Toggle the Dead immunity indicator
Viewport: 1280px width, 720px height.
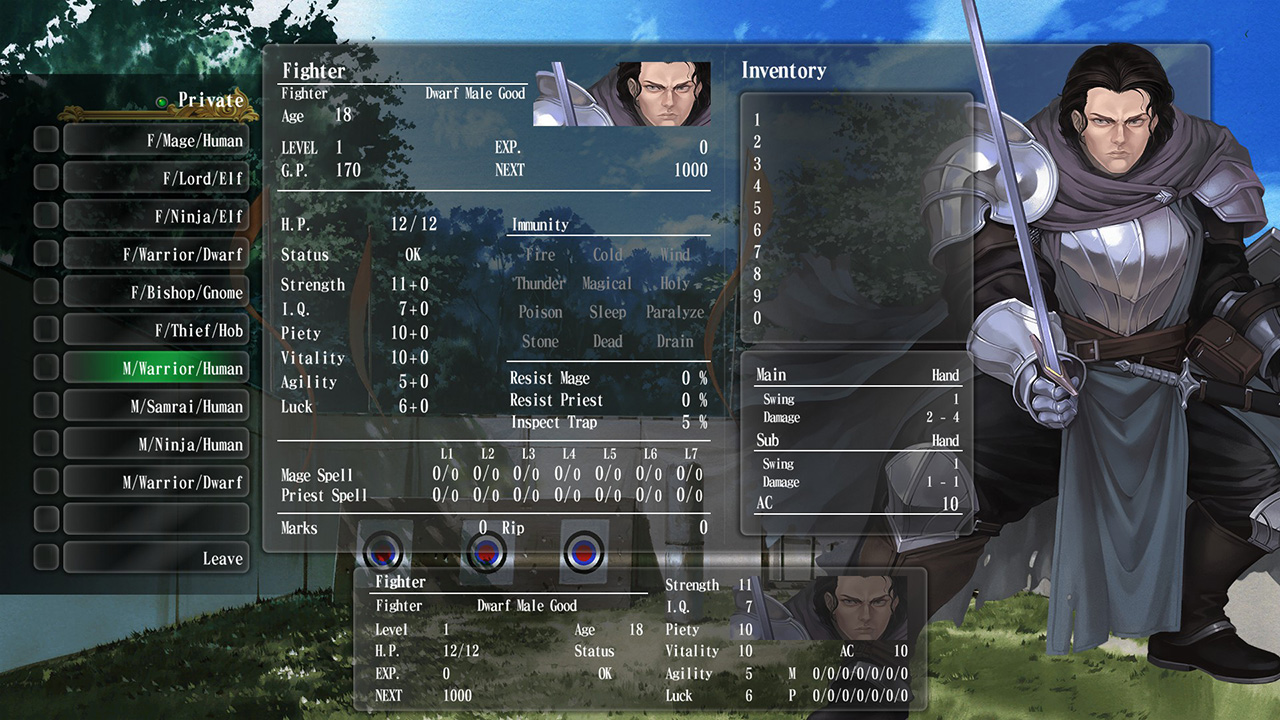point(608,341)
